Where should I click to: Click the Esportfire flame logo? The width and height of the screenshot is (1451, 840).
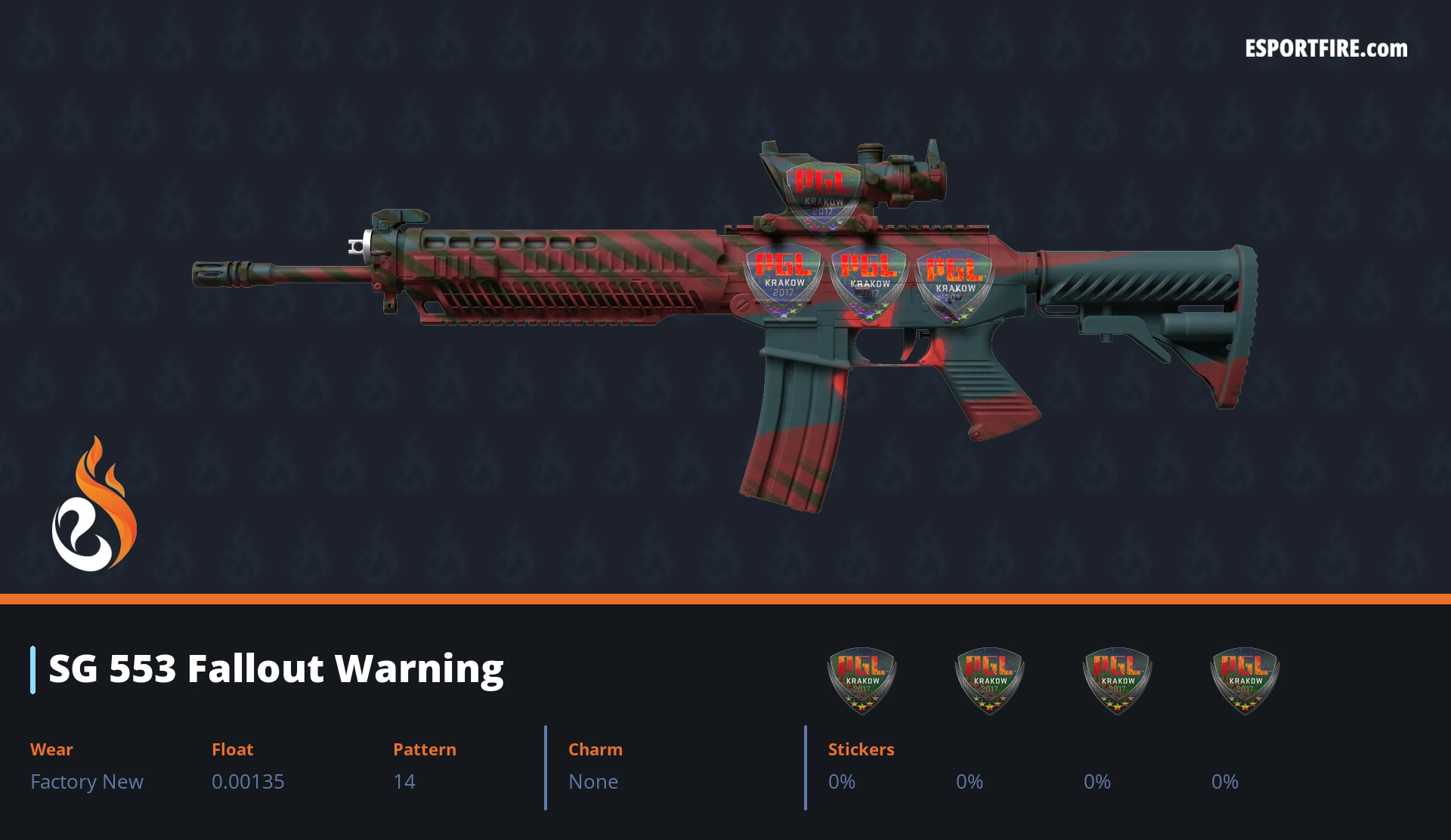click(94, 505)
